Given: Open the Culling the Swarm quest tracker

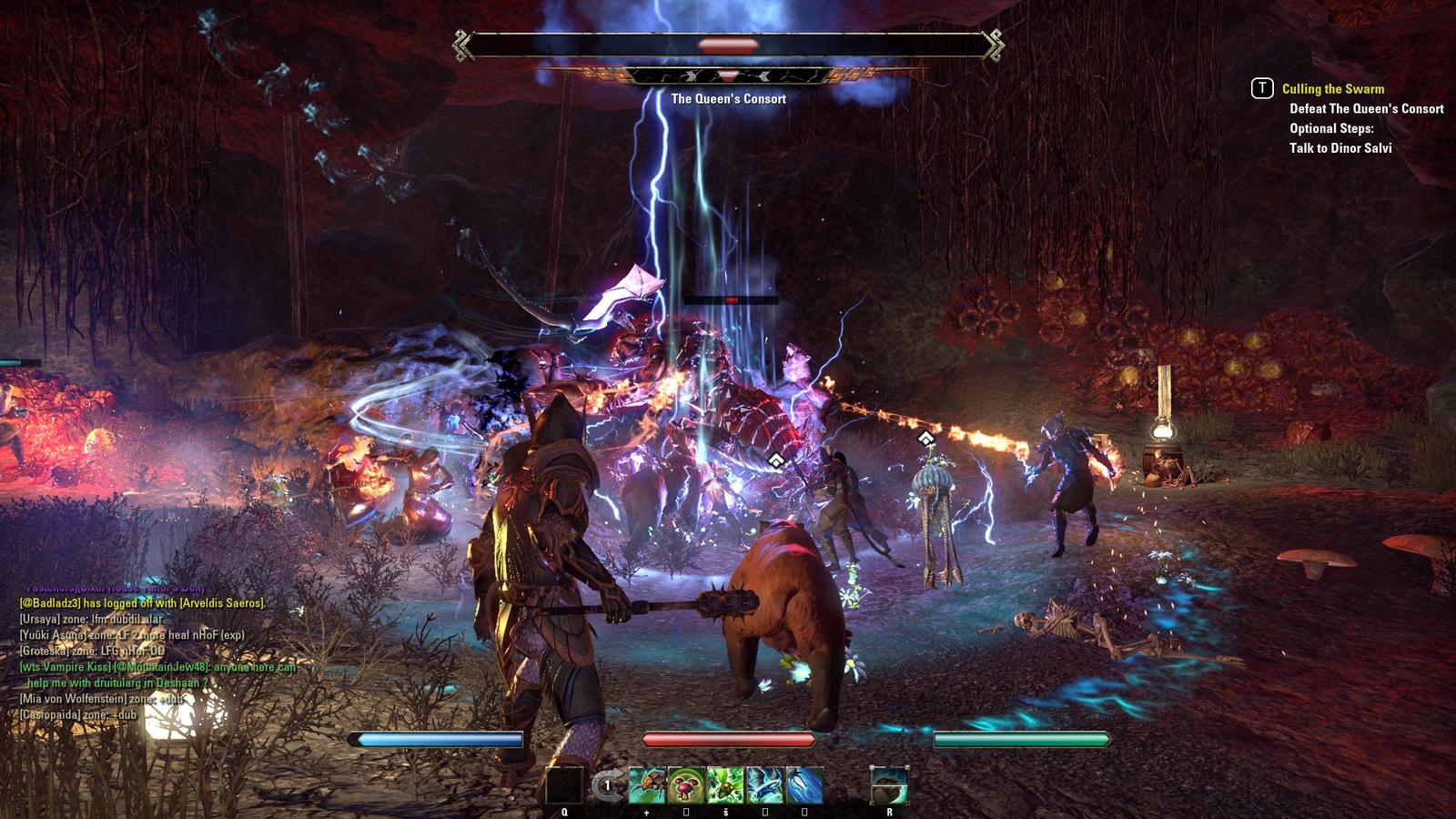Looking at the screenshot, I should [x=1332, y=89].
